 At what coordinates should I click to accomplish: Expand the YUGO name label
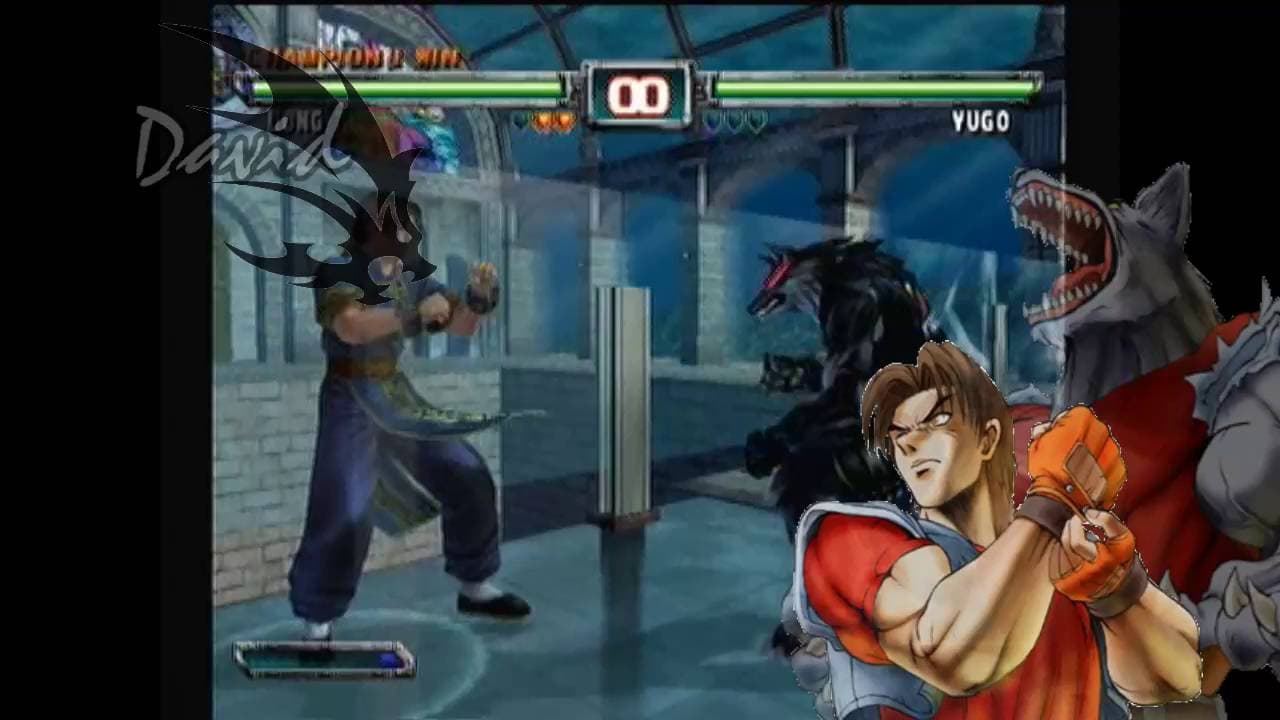point(983,120)
